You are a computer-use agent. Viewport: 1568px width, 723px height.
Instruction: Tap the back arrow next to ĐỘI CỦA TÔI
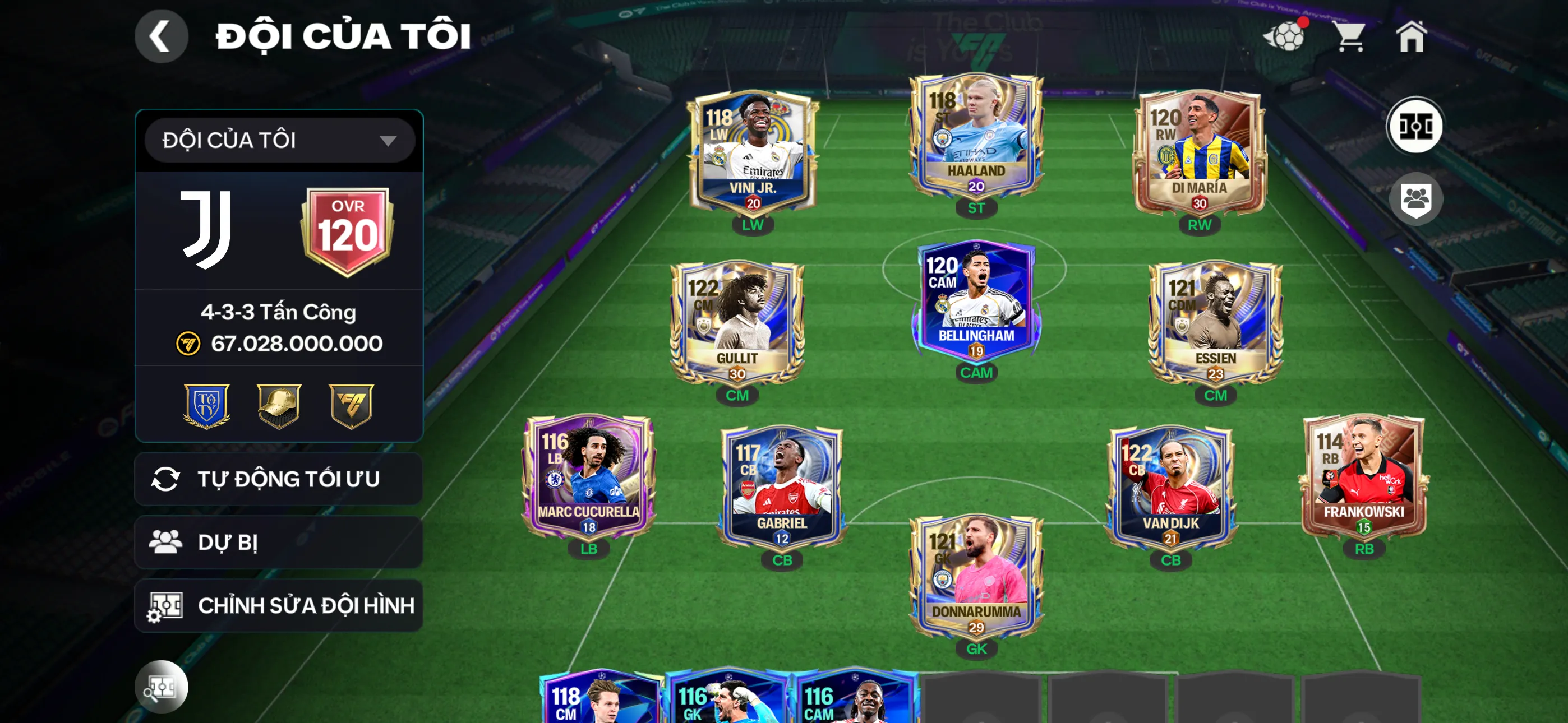(162, 35)
